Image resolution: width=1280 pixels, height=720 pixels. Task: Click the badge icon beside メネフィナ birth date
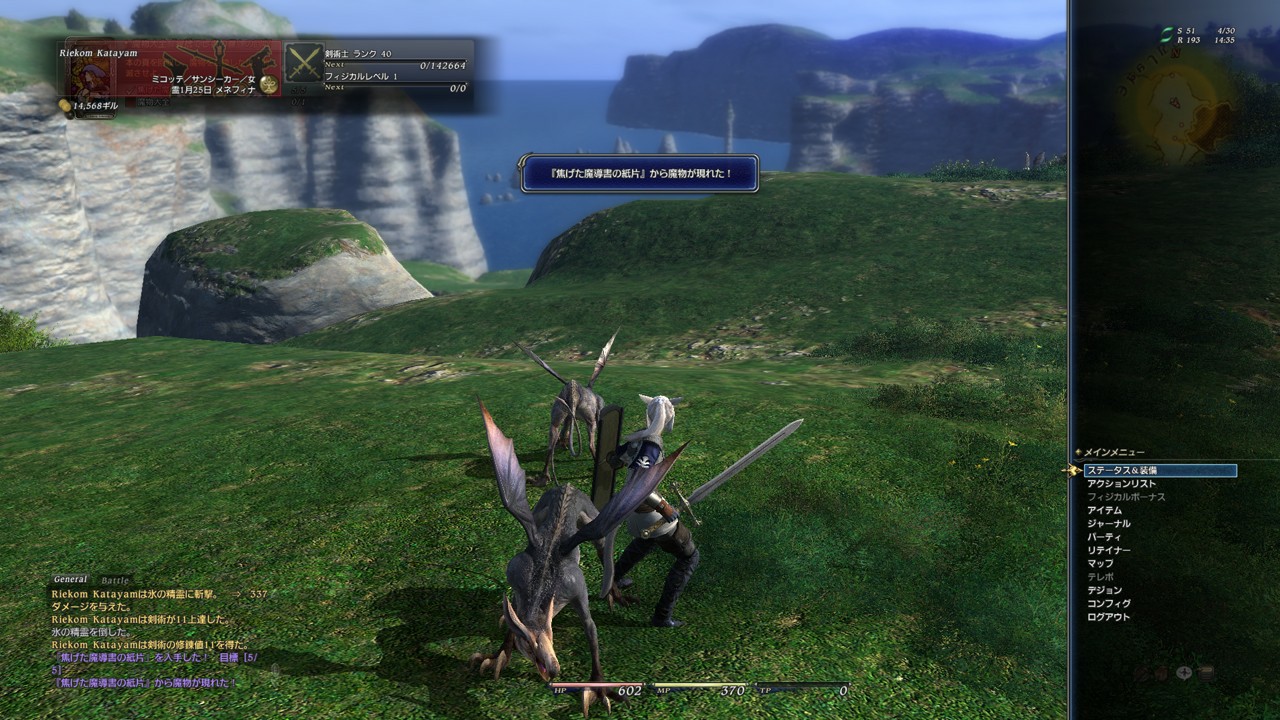click(x=267, y=84)
